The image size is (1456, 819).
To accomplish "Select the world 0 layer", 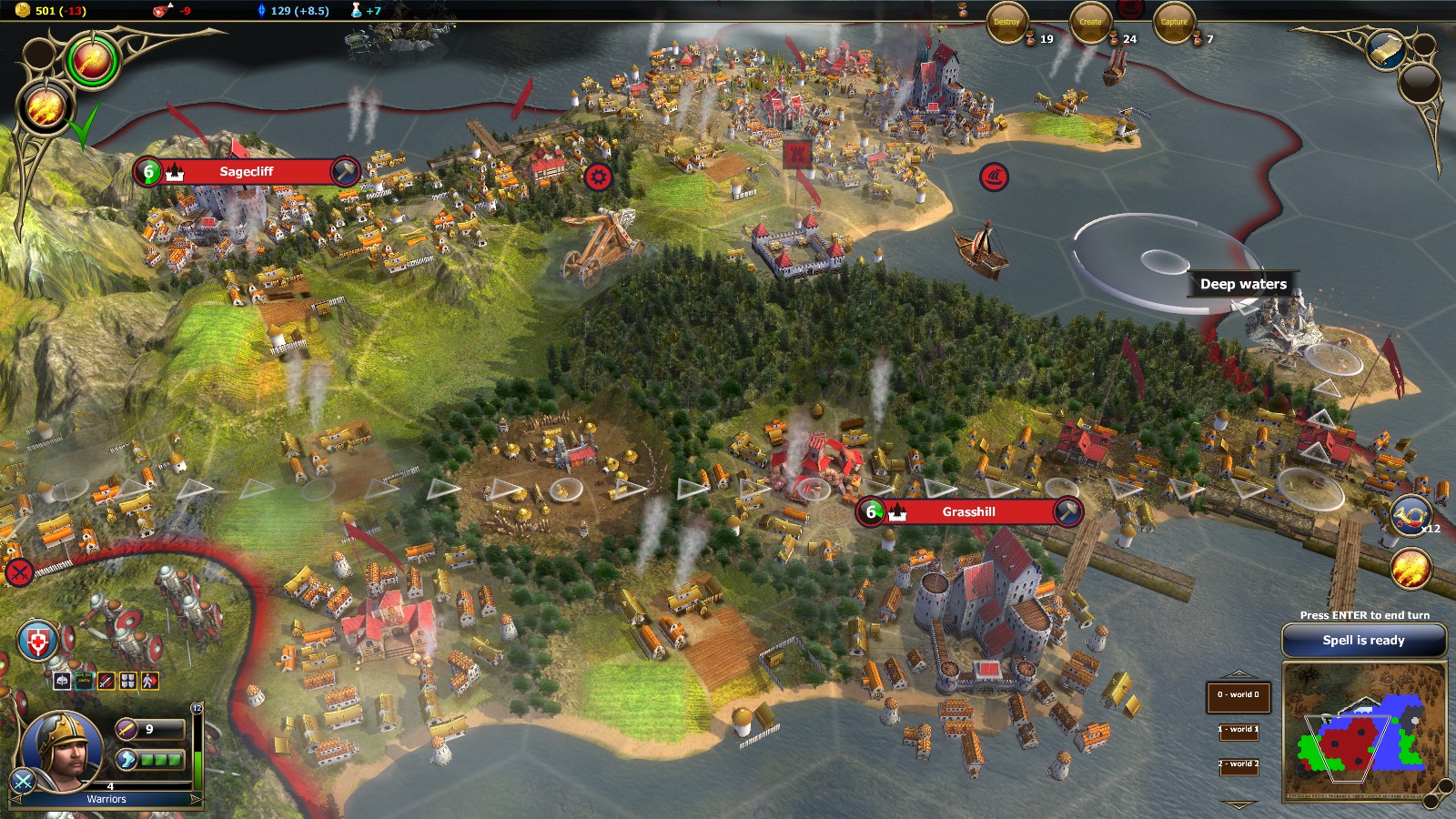I will coord(1238,695).
